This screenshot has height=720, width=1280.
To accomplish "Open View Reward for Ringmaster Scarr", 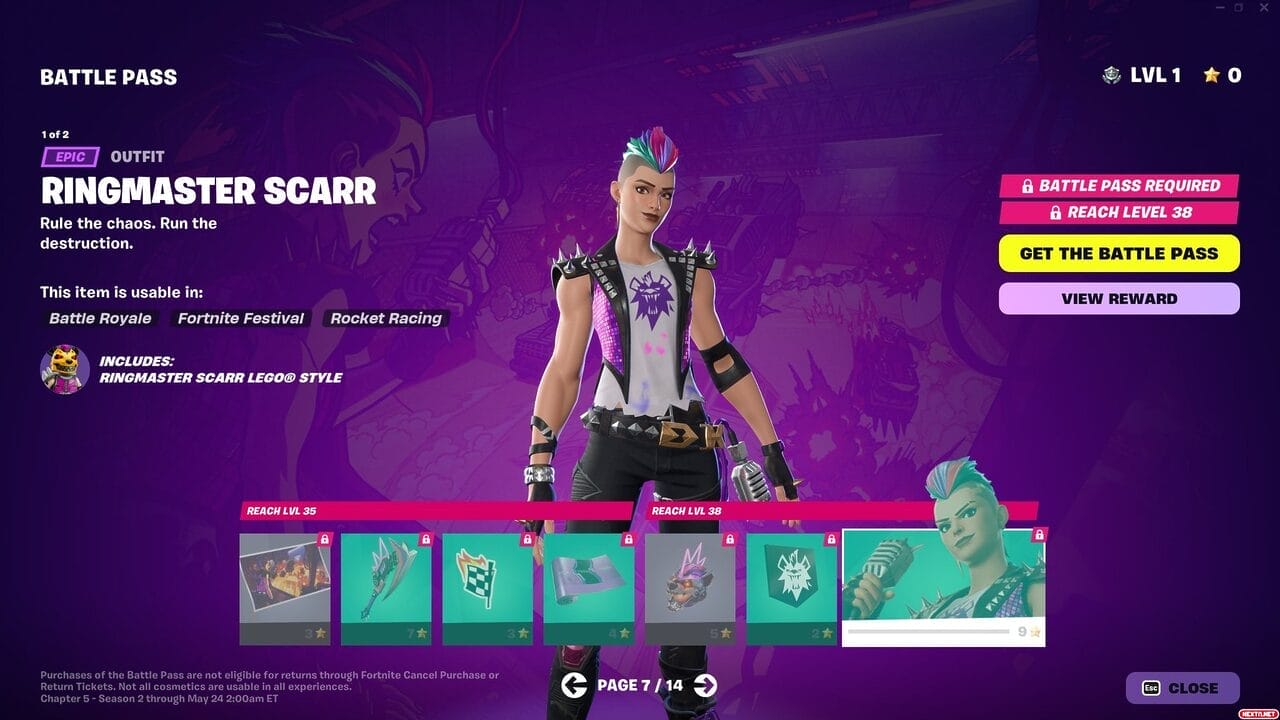I will coord(1118,298).
